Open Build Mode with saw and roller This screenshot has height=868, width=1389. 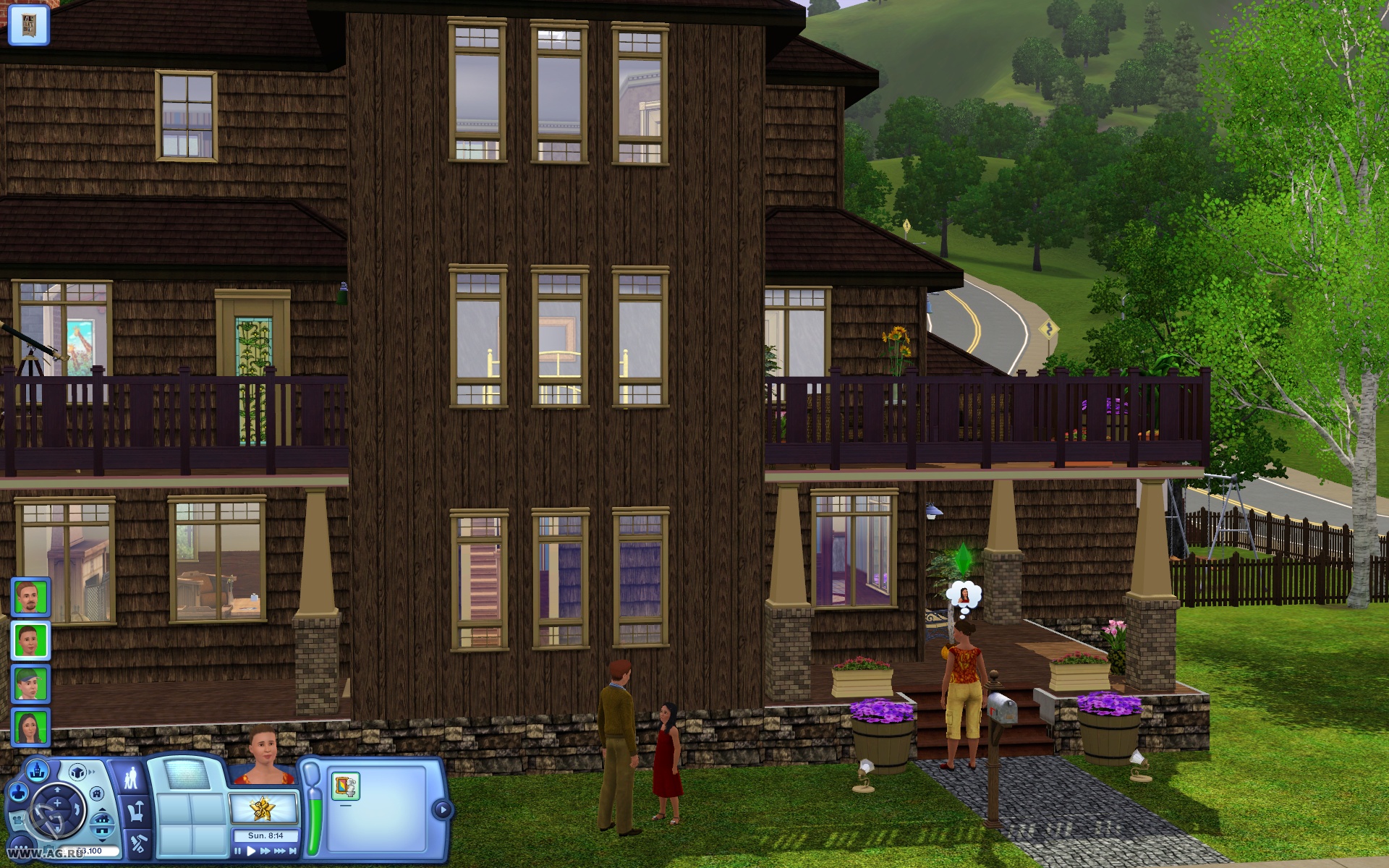coord(137,843)
